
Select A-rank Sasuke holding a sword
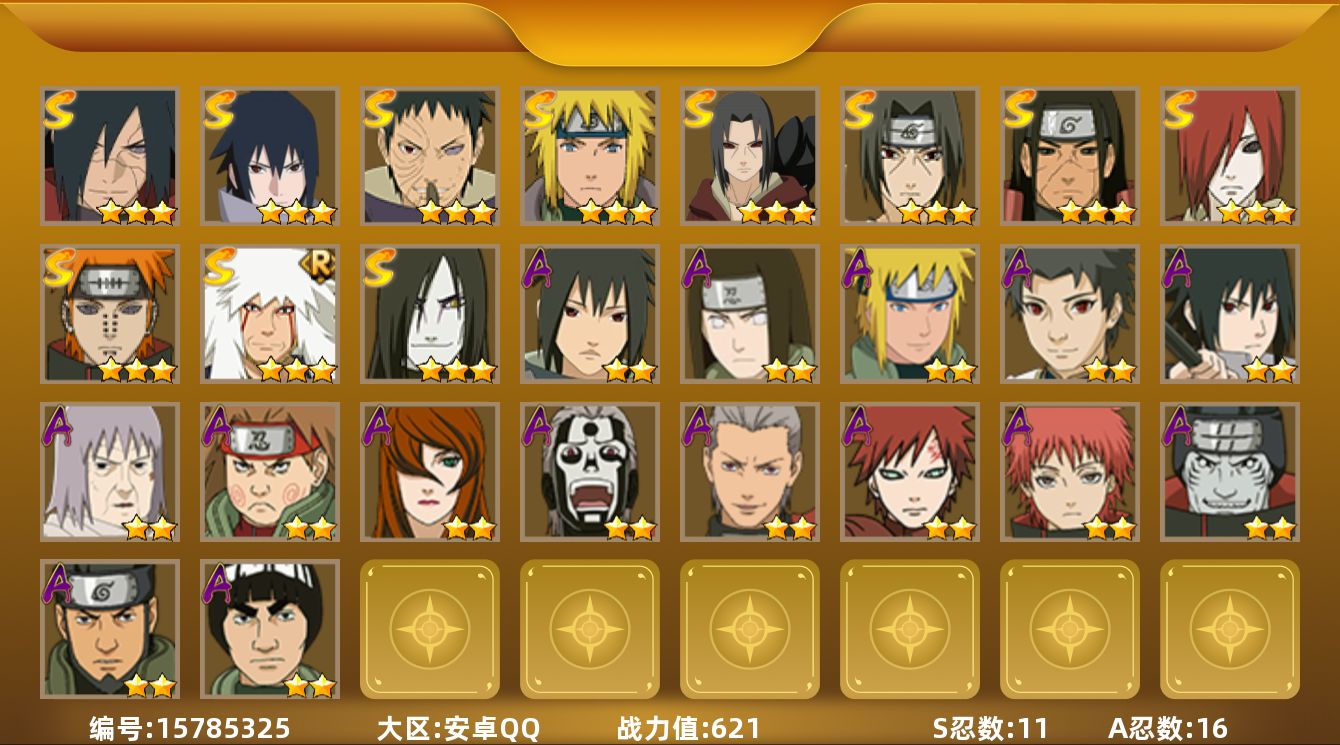pos(1230,314)
